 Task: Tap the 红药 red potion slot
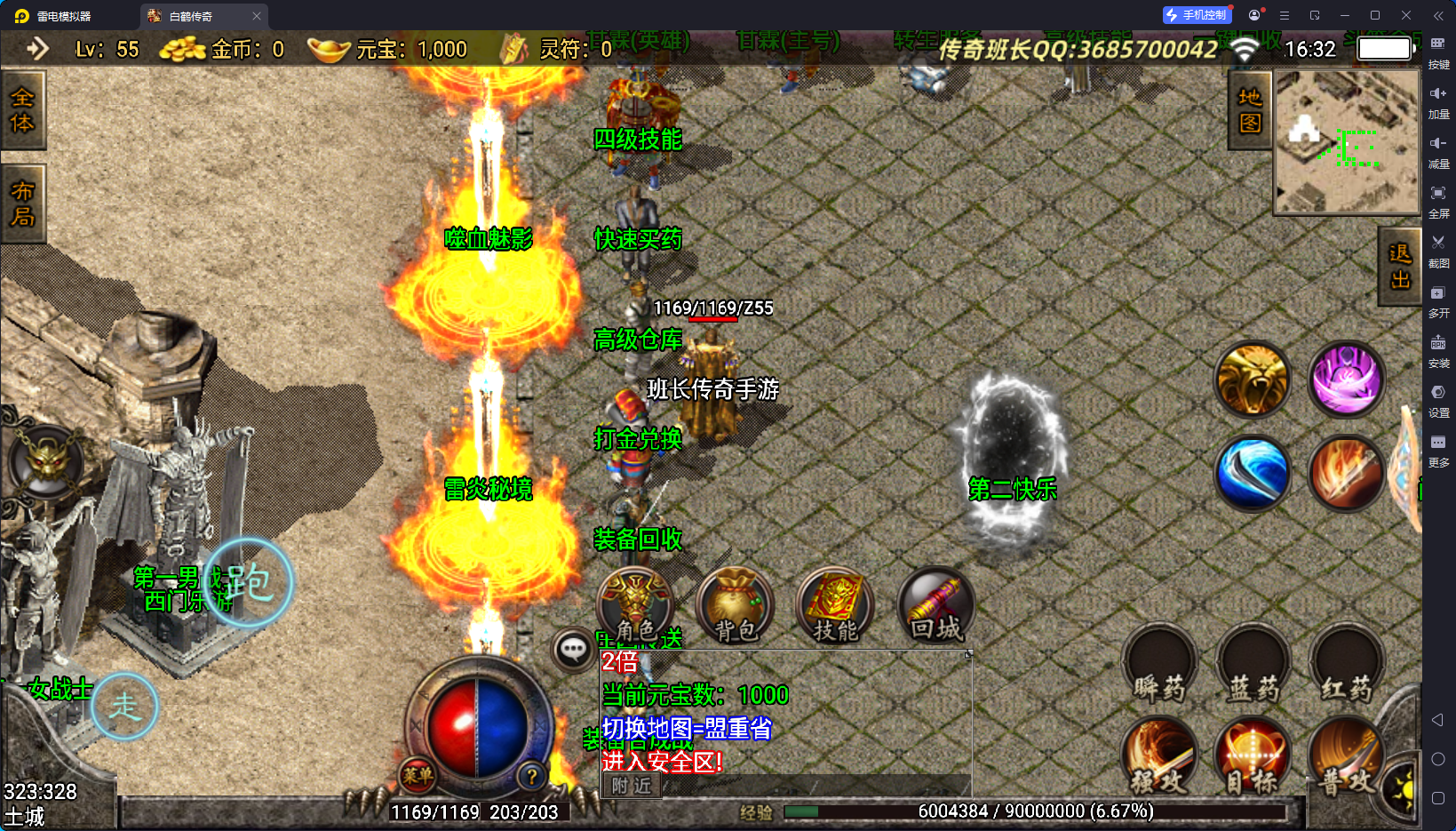coord(1347,665)
